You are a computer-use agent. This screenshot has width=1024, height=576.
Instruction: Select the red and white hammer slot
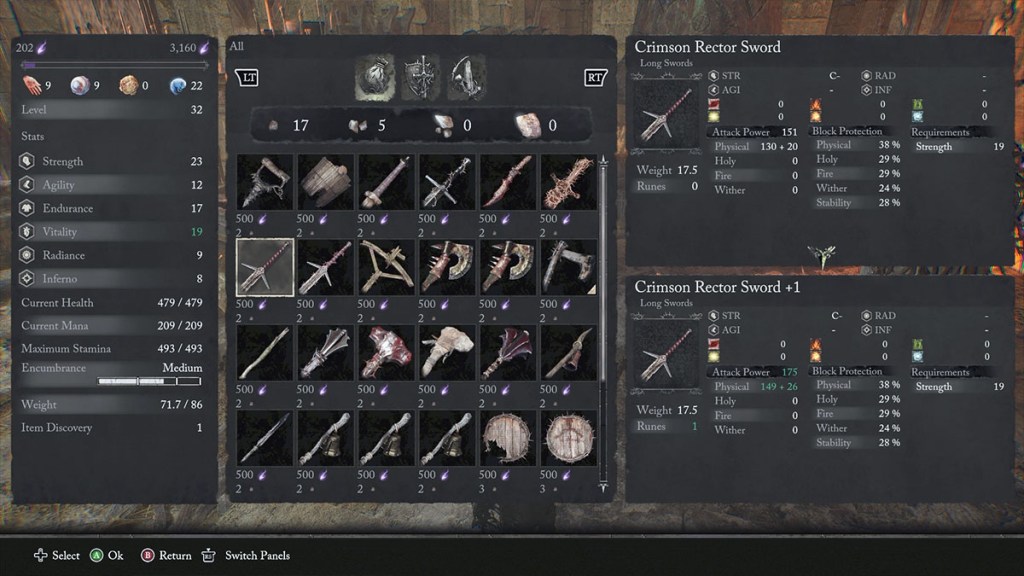coord(387,353)
